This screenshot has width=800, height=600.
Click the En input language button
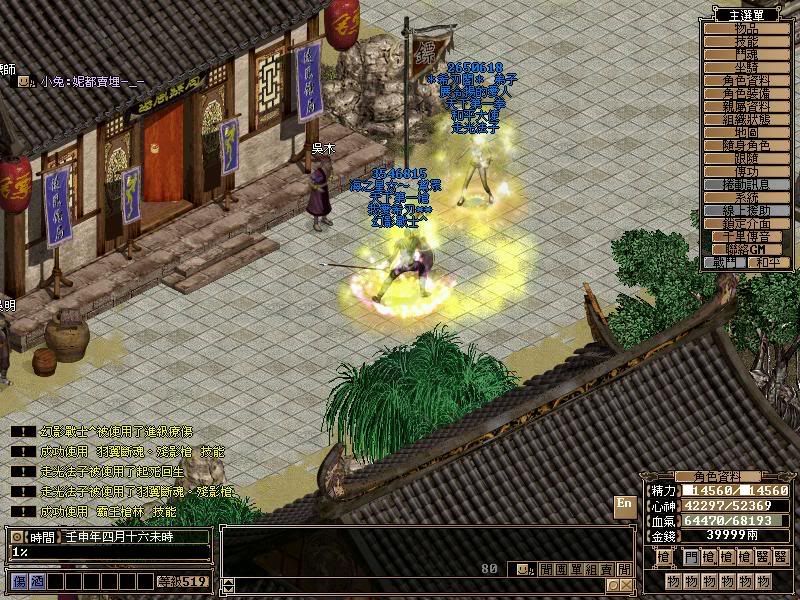pos(624,505)
